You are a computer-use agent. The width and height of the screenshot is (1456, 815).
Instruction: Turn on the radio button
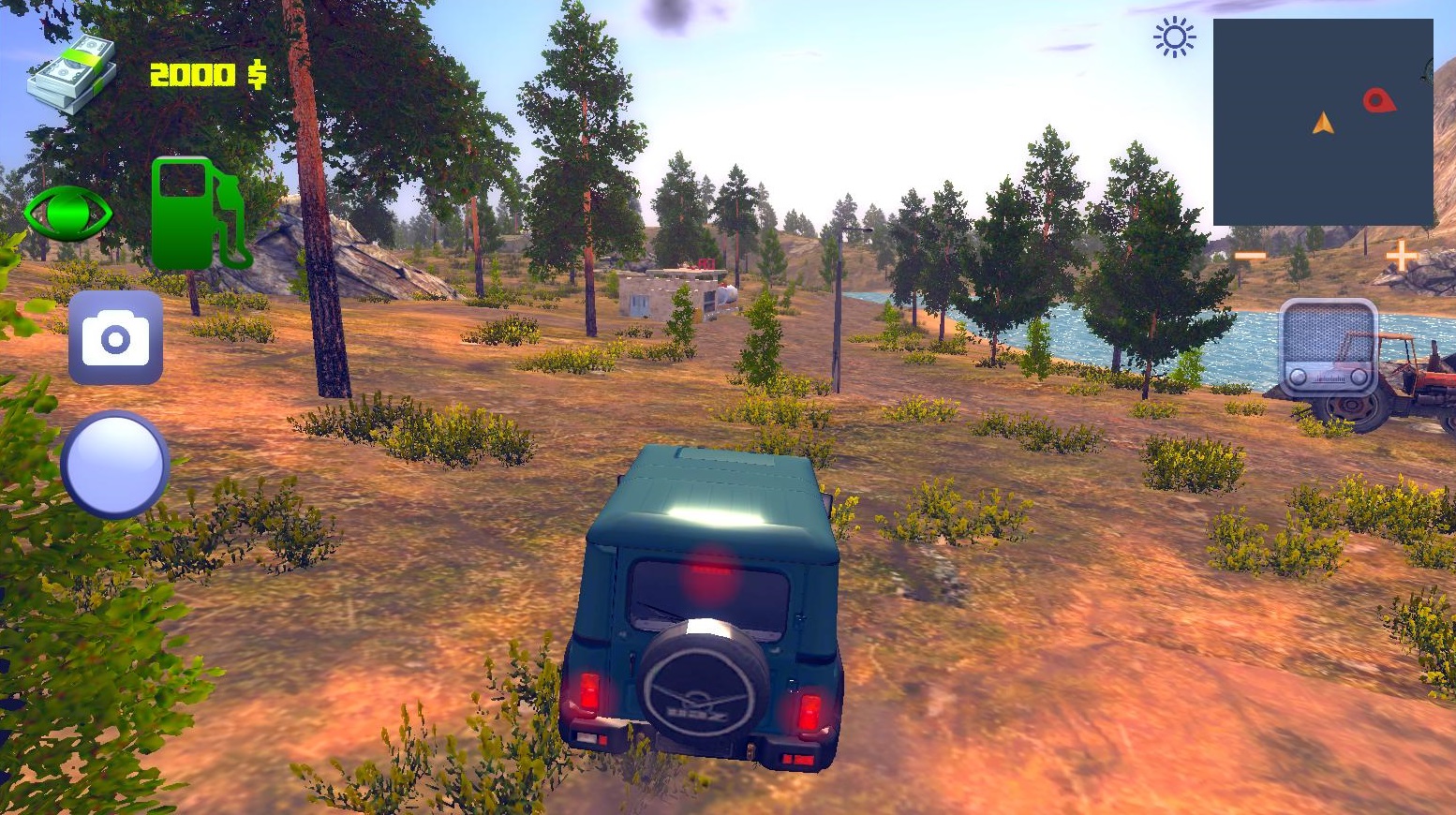[x=1329, y=348]
